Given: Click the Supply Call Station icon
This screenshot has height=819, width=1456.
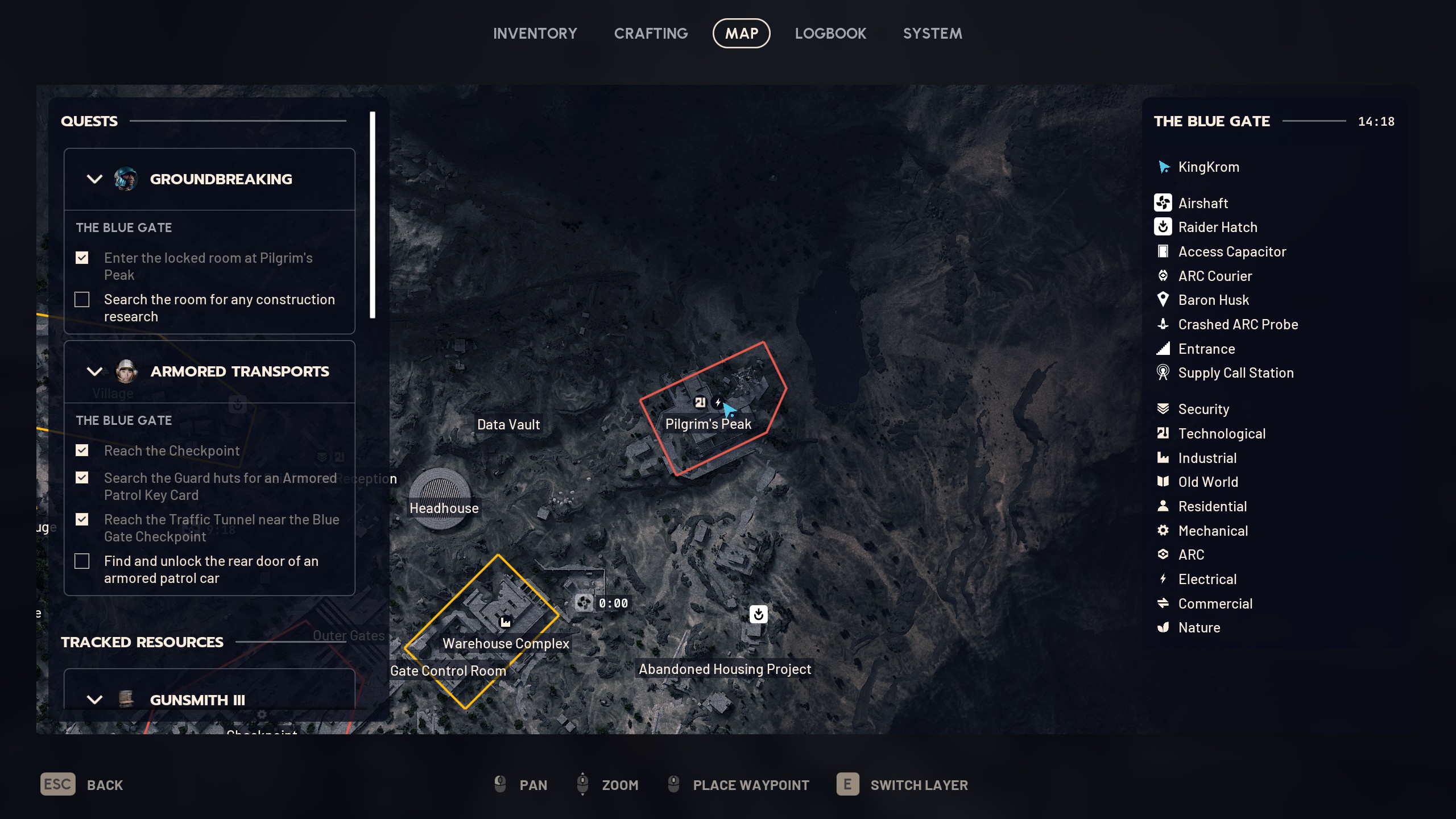Looking at the screenshot, I should [1164, 373].
